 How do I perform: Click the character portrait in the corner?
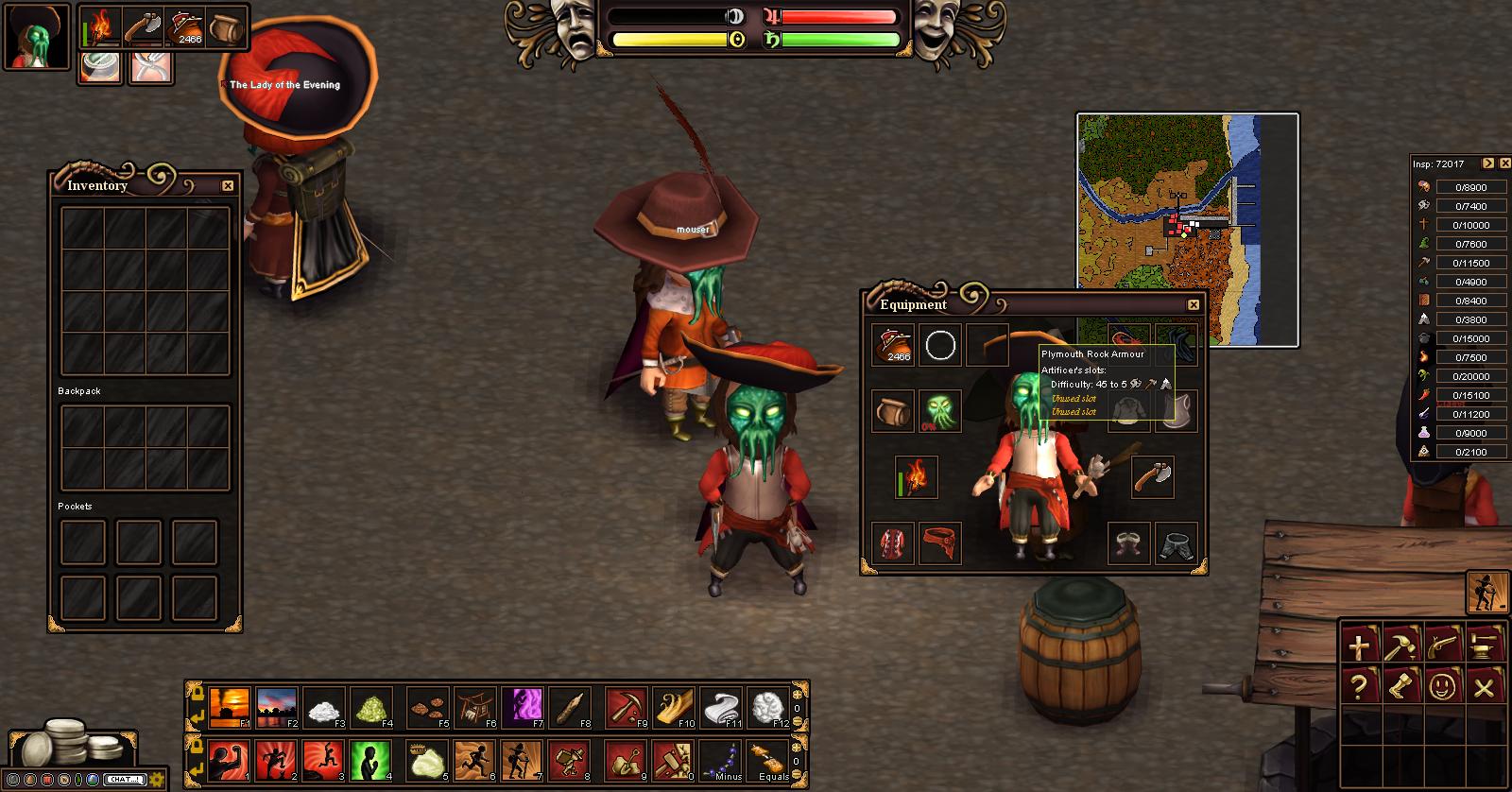(38, 38)
